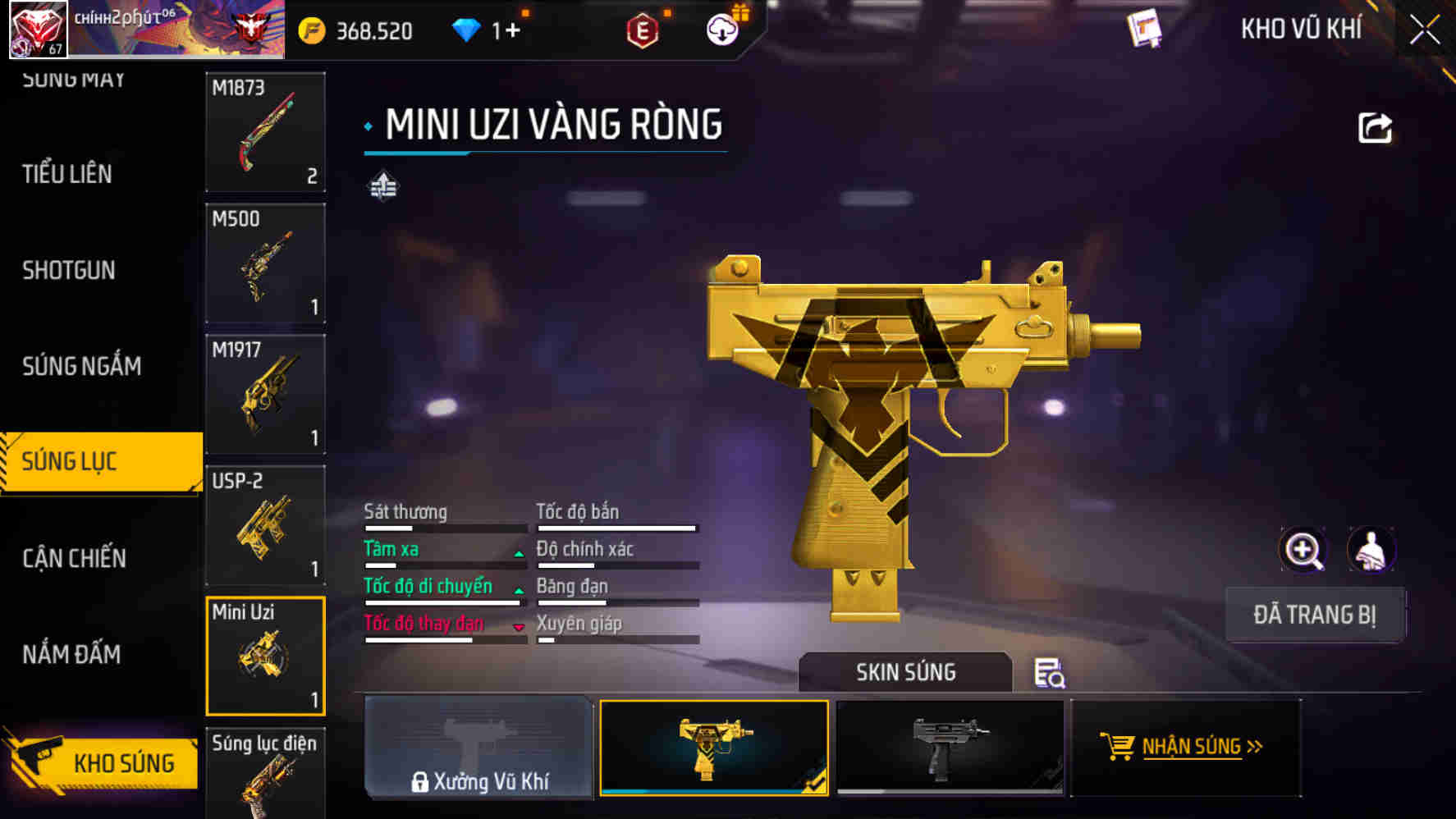
Task: Open the Shotgun weapon category
Action: point(69,270)
